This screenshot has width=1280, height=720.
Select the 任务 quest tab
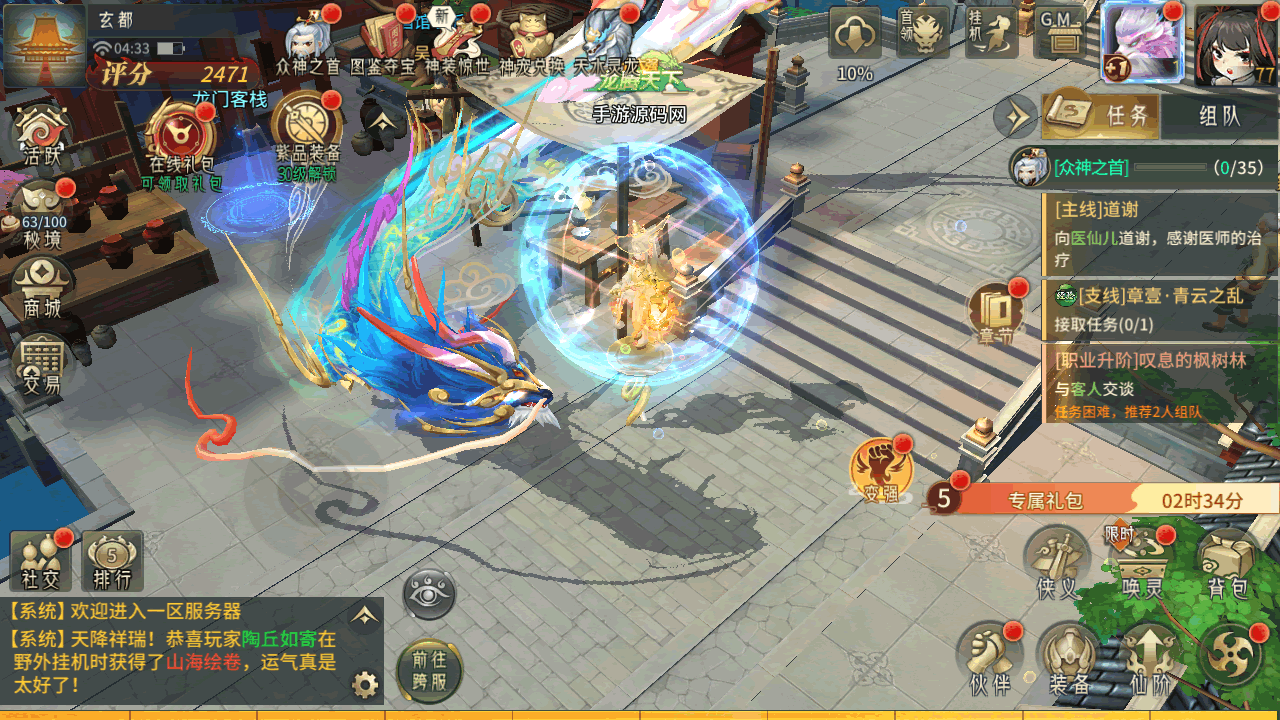[1102, 116]
